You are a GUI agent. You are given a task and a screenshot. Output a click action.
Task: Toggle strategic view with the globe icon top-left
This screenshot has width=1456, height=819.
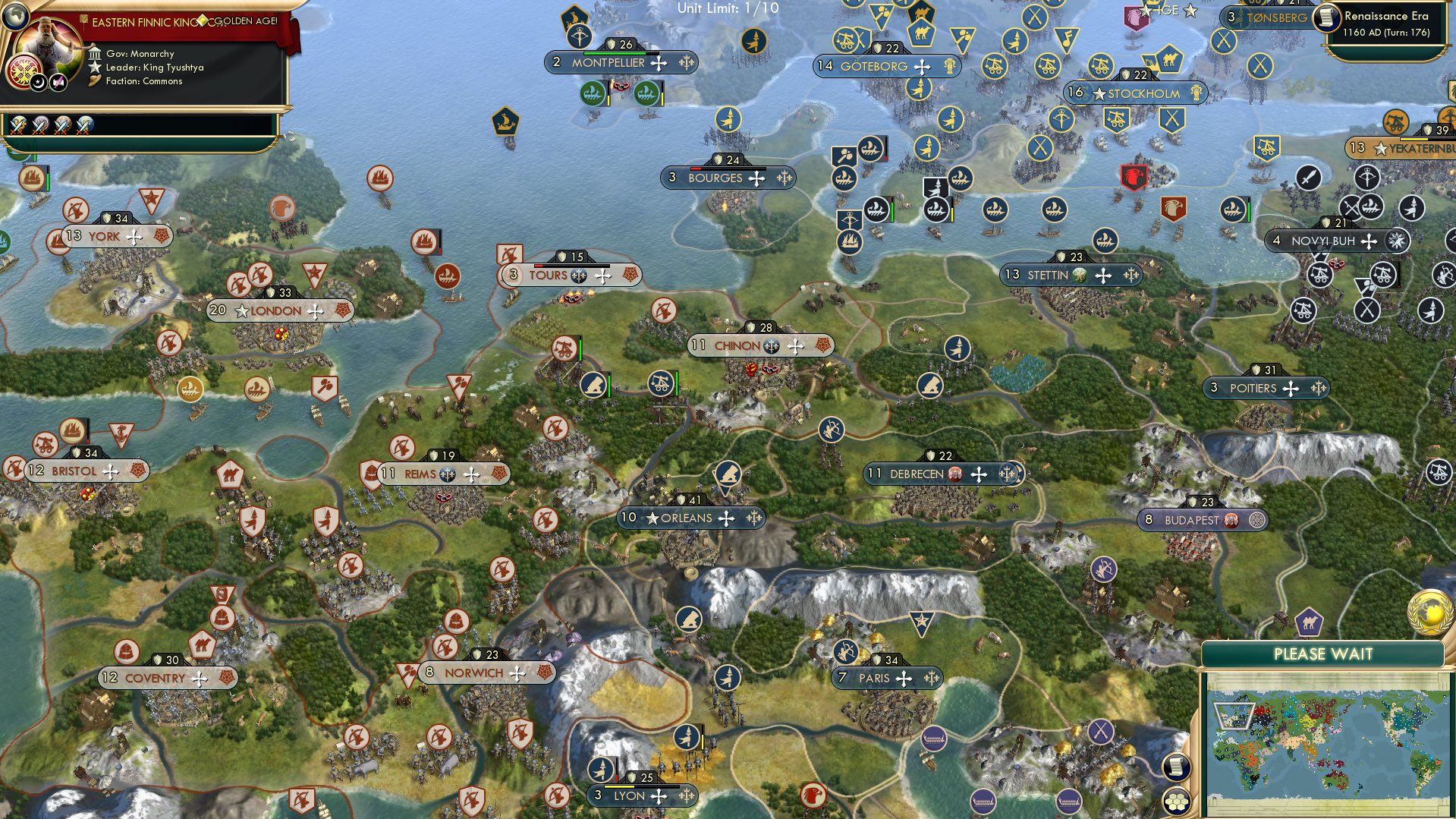coord(16,17)
